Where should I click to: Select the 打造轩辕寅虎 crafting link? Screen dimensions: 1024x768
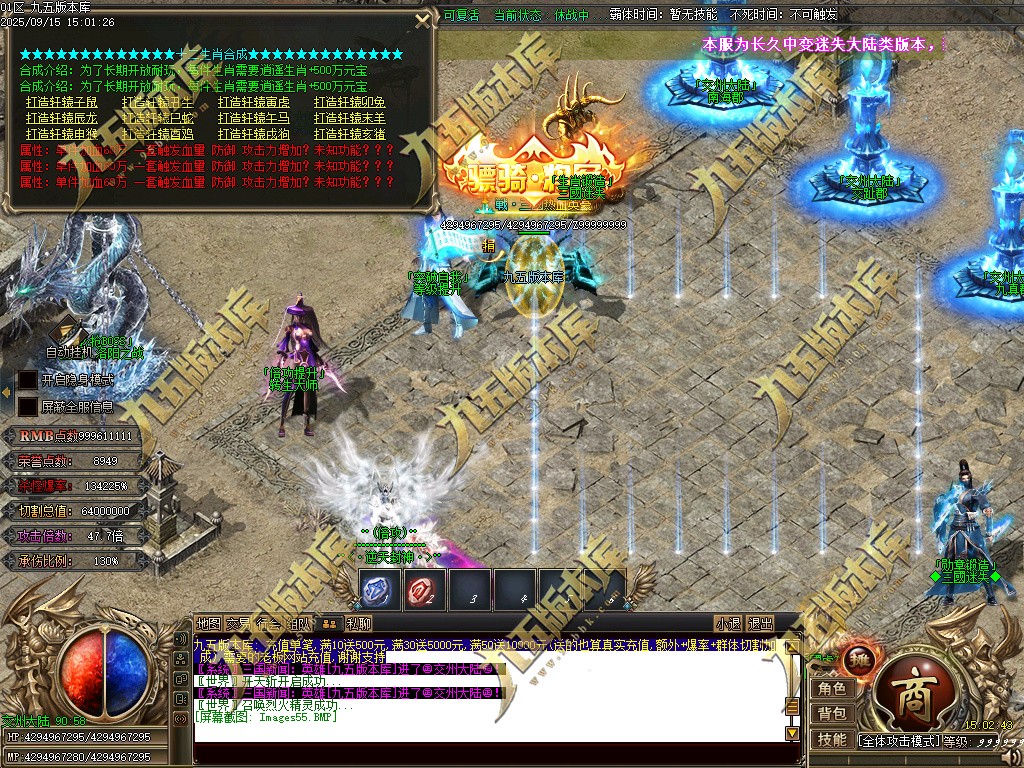pos(254,102)
